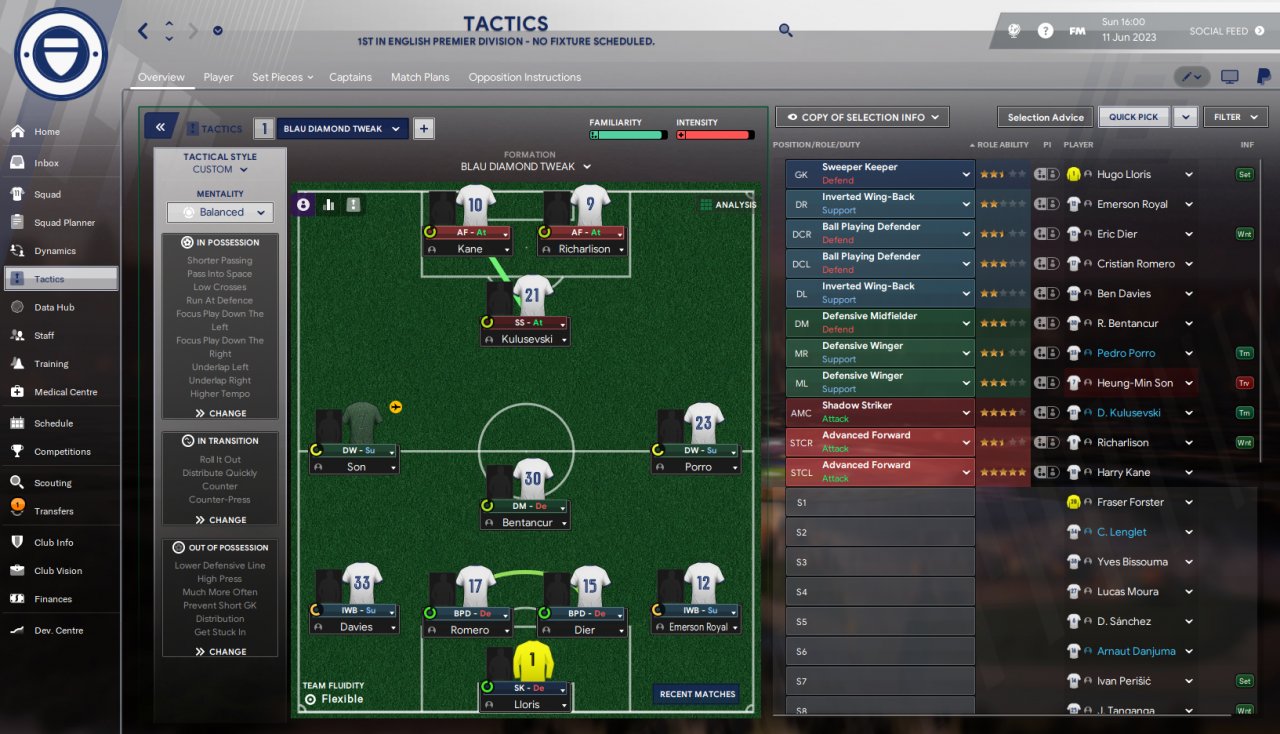The height and width of the screenshot is (734, 1280).
Task: Open the pitch Analysis view
Action: click(x=728, y=205)
